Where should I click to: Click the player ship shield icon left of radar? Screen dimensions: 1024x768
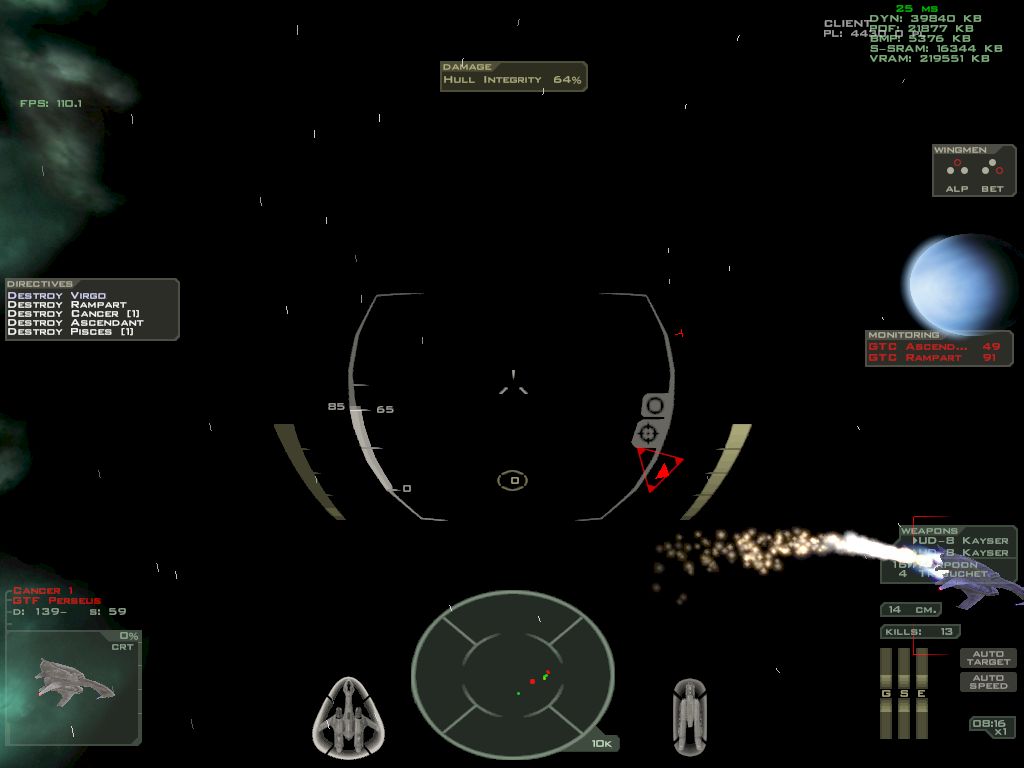pos(350,716)
